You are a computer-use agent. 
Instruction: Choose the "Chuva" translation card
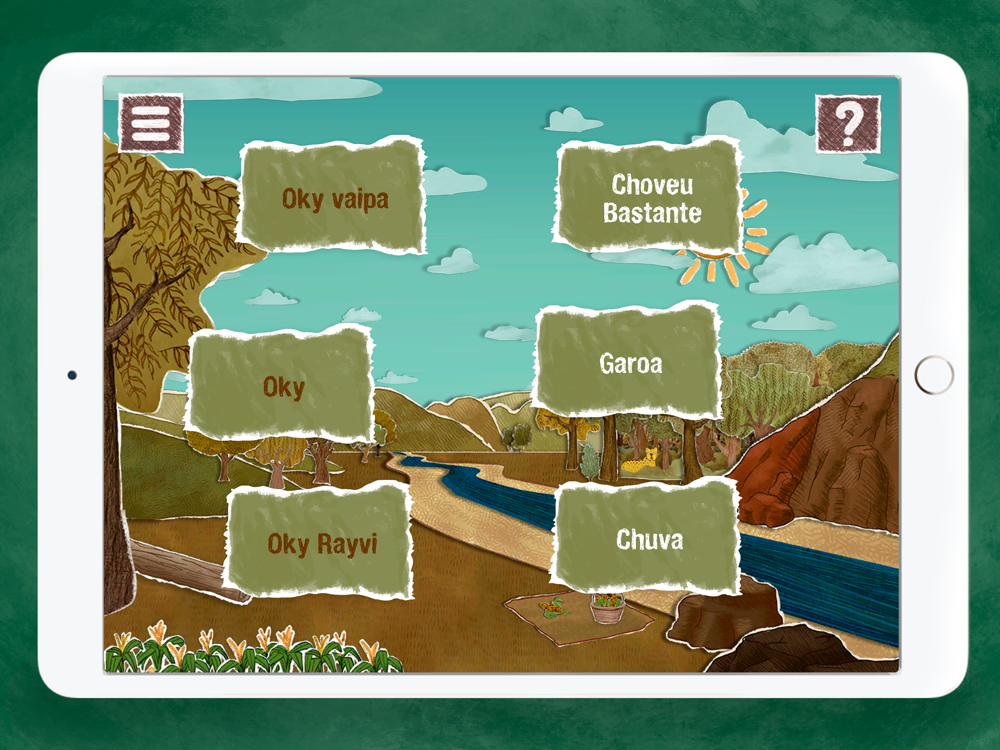pos(649,539)
